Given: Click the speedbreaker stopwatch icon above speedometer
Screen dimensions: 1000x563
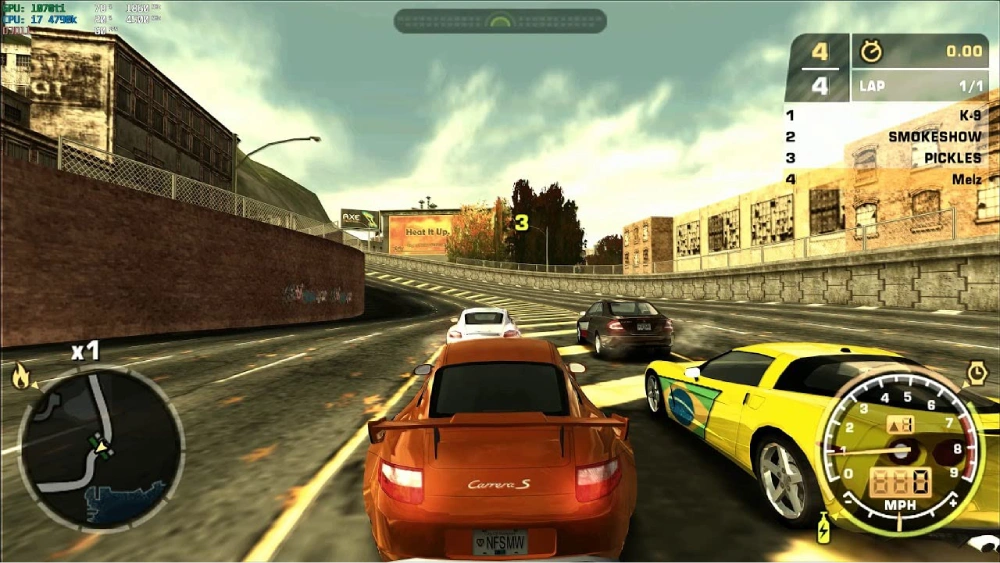Looking at the screenshot, I should tap(976, 373).
